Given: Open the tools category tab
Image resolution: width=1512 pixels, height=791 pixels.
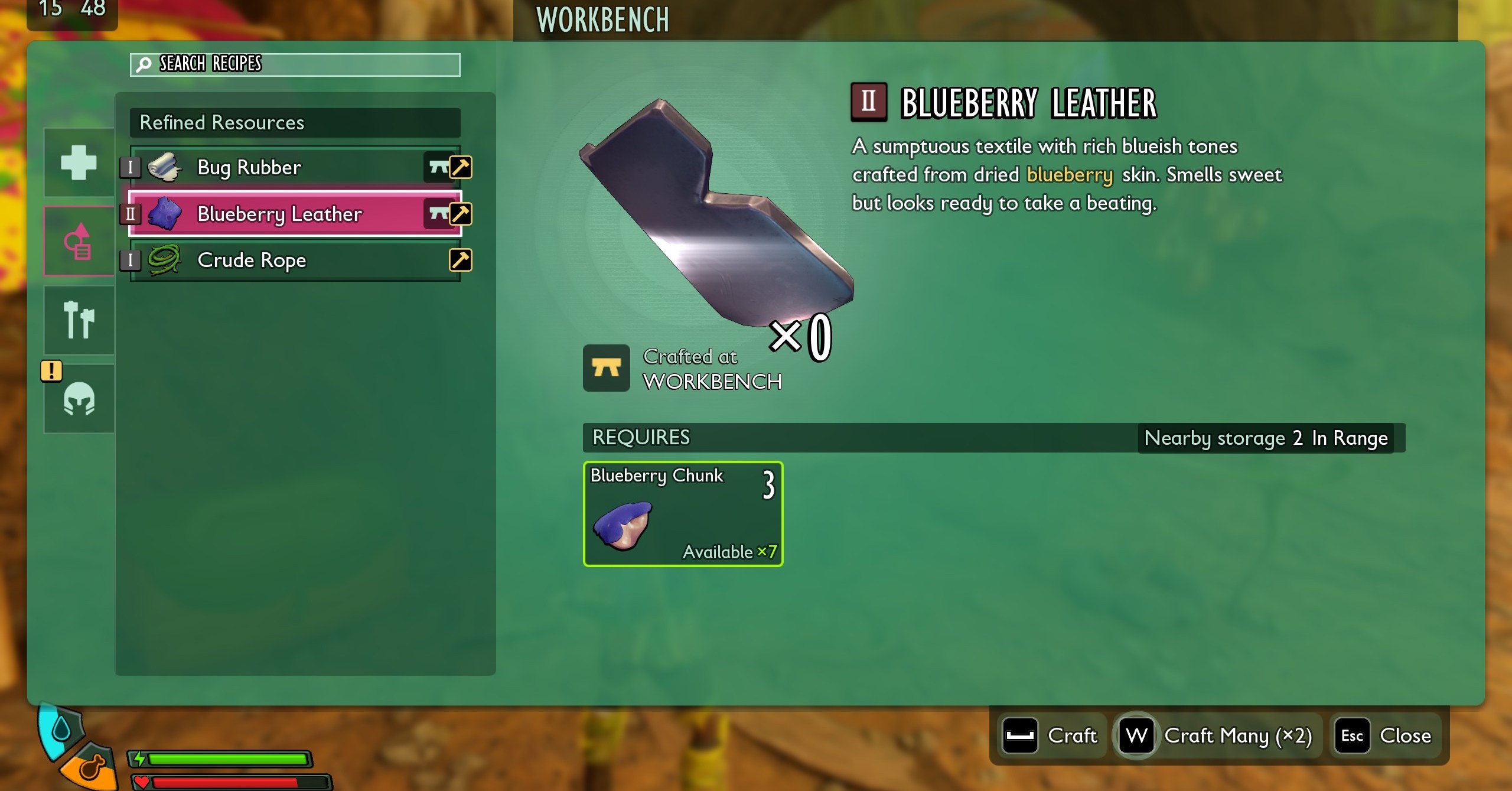Looking at the screenshot, I should [79, 320].
